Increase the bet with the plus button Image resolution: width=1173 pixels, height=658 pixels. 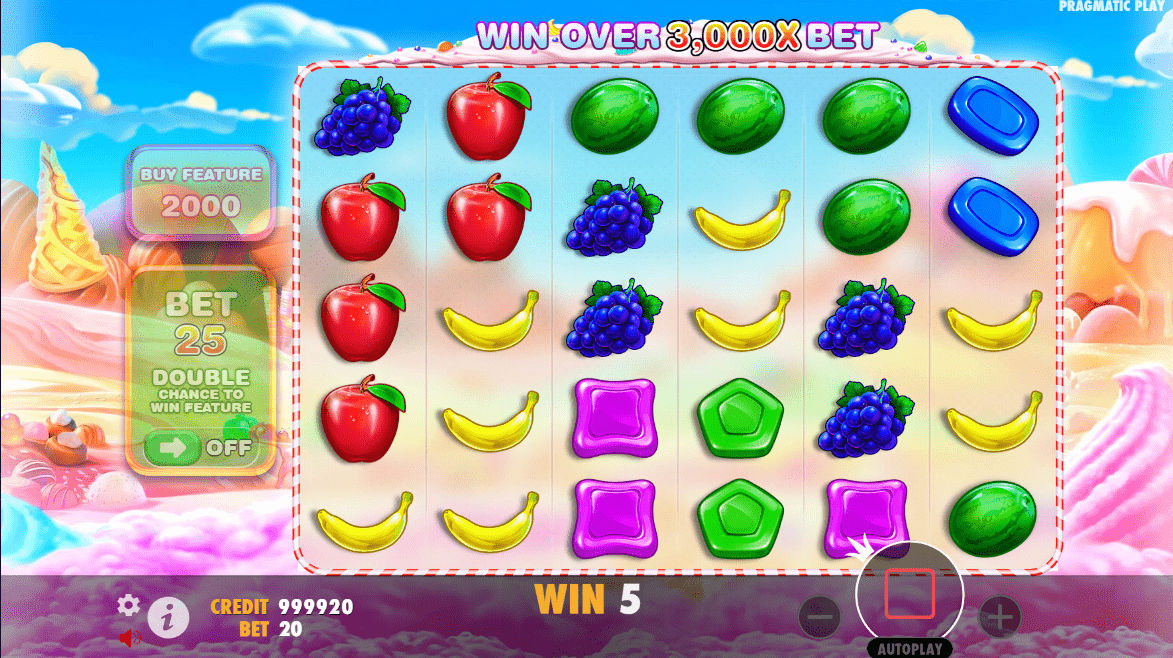point(998,615)
